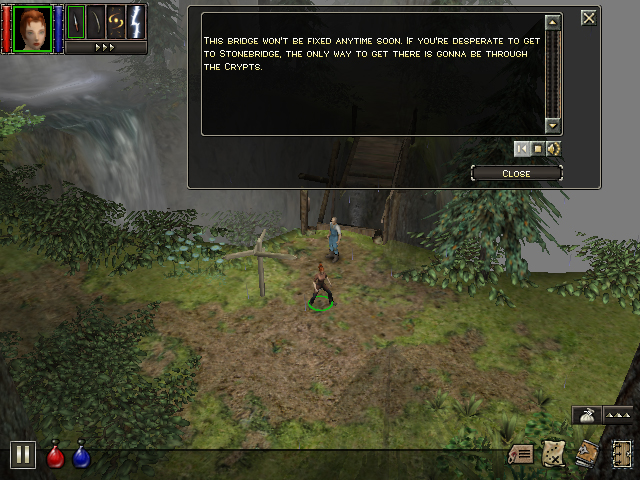Click the dialogue scrollbar's down arrow
This screenshot has width=640, height=480.
[553, 125]
